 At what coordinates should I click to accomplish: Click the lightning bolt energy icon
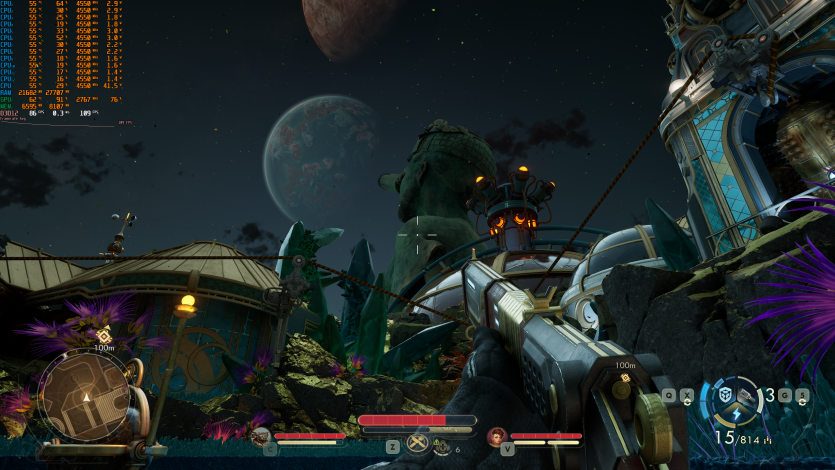tap(736, 412)
